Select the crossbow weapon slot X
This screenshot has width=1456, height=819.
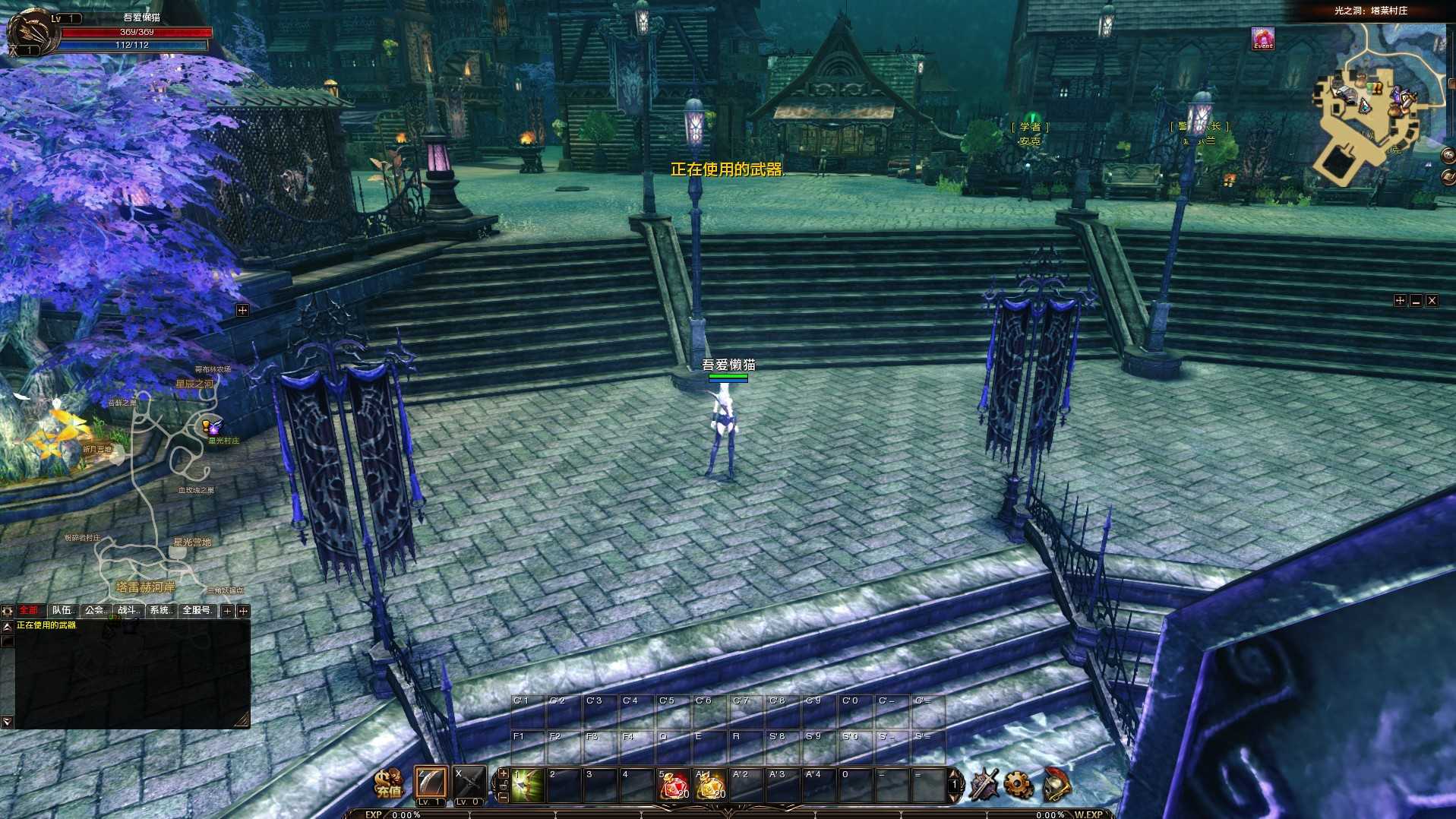click(469, 783)
